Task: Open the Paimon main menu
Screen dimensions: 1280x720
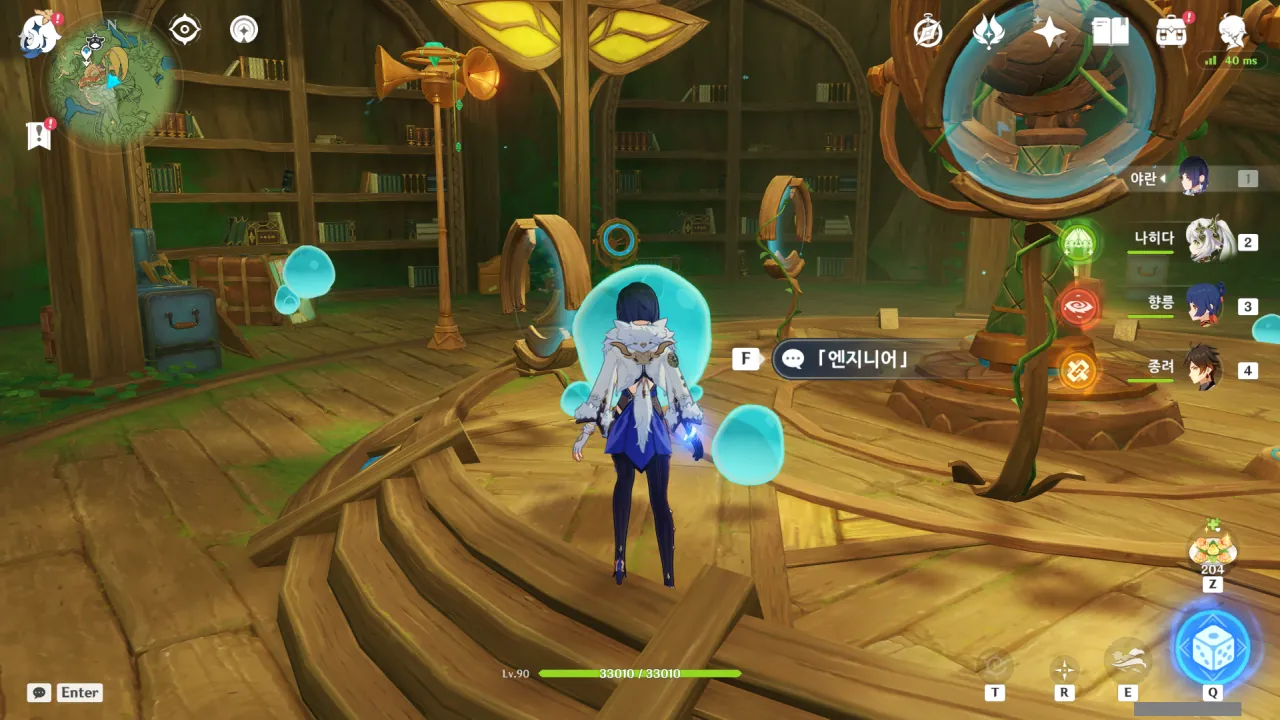Action: [38, 34]
